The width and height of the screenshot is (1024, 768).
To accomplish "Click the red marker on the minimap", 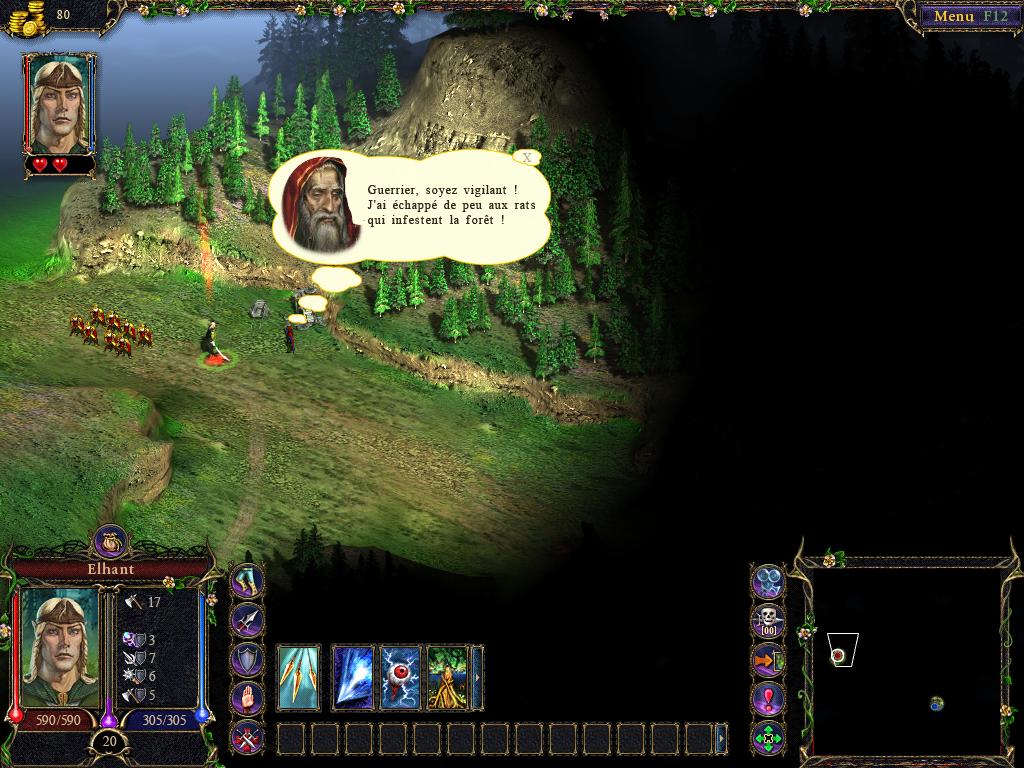I will coord(838,655).
